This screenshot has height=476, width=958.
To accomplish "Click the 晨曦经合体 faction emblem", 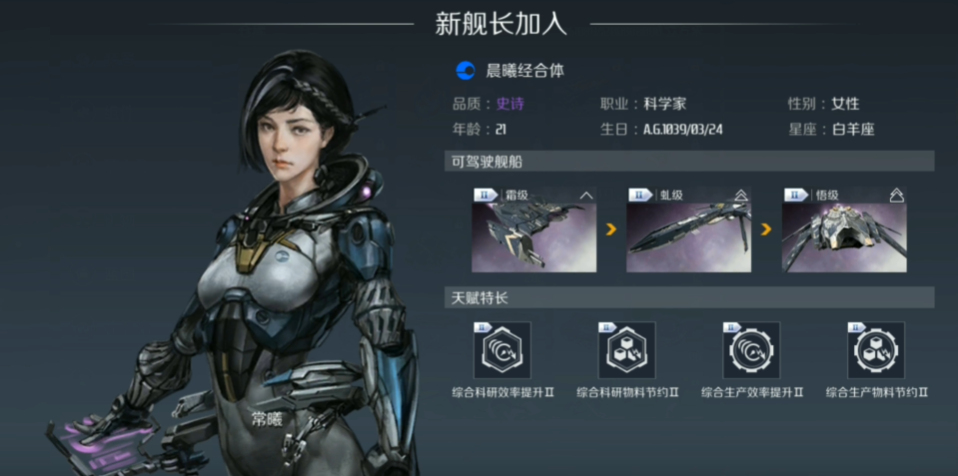I will pos(465,70).
